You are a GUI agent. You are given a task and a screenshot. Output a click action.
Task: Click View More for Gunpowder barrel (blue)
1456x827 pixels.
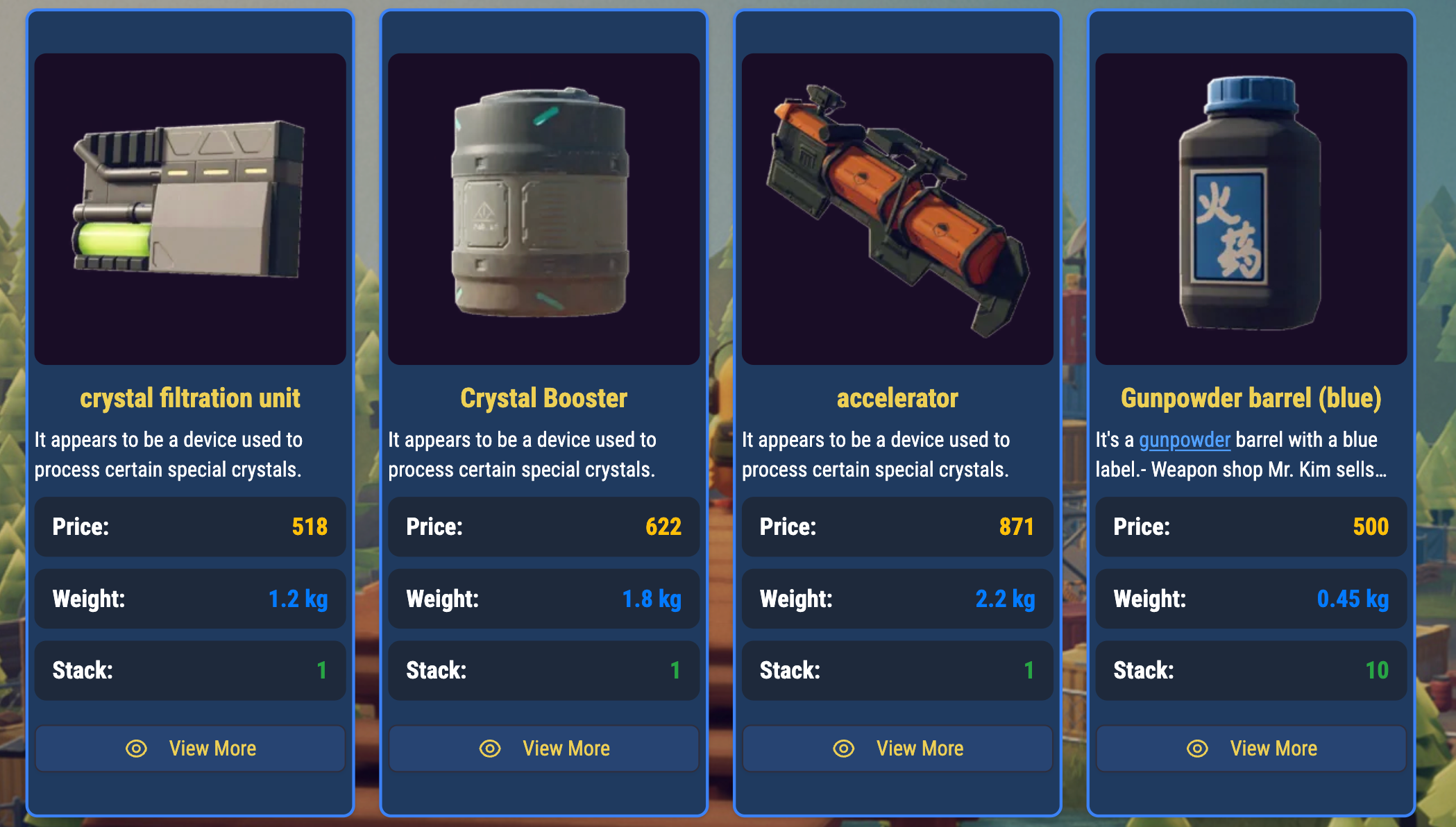coord(1251,748)
